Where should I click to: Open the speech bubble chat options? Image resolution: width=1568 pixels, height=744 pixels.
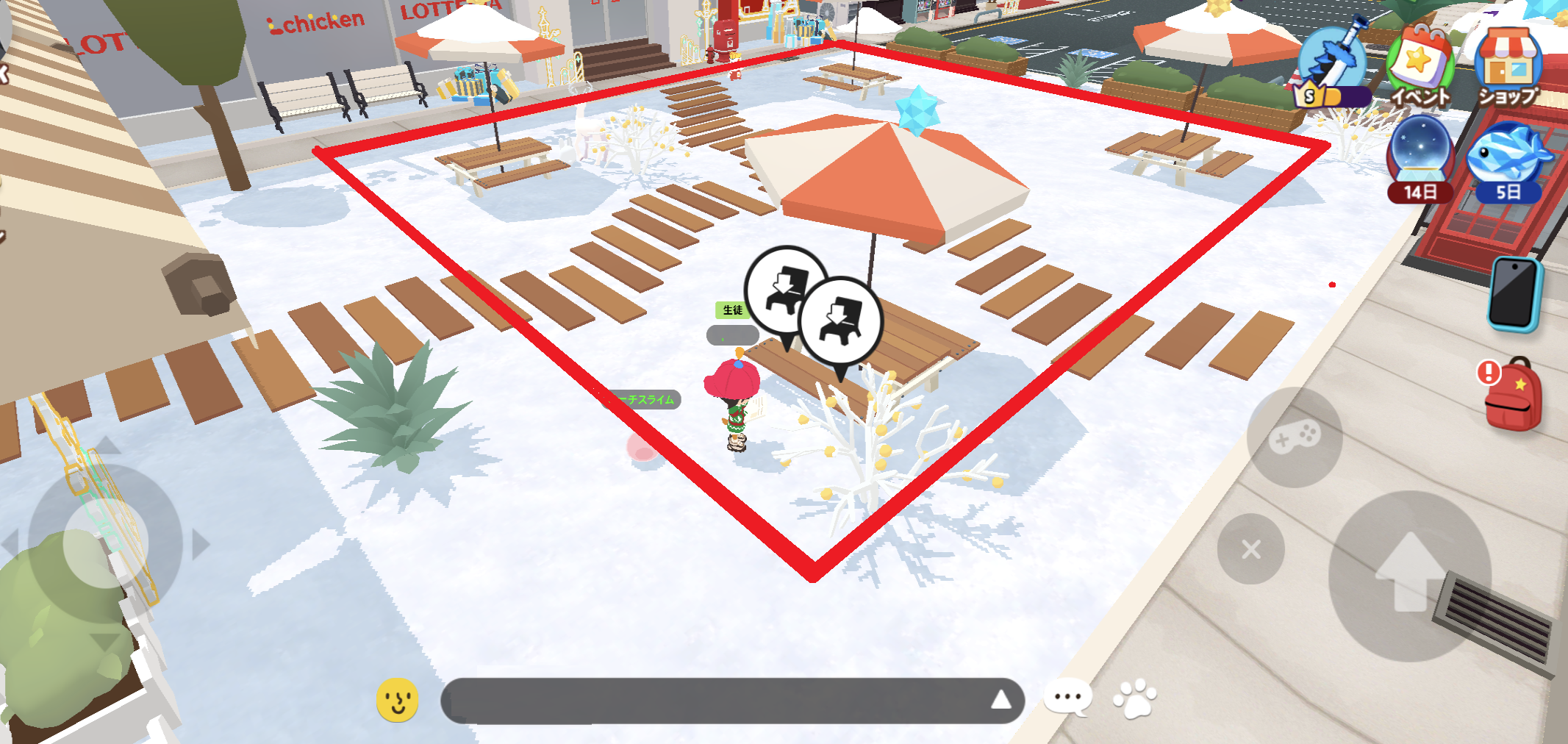[x=1068, y=698]
